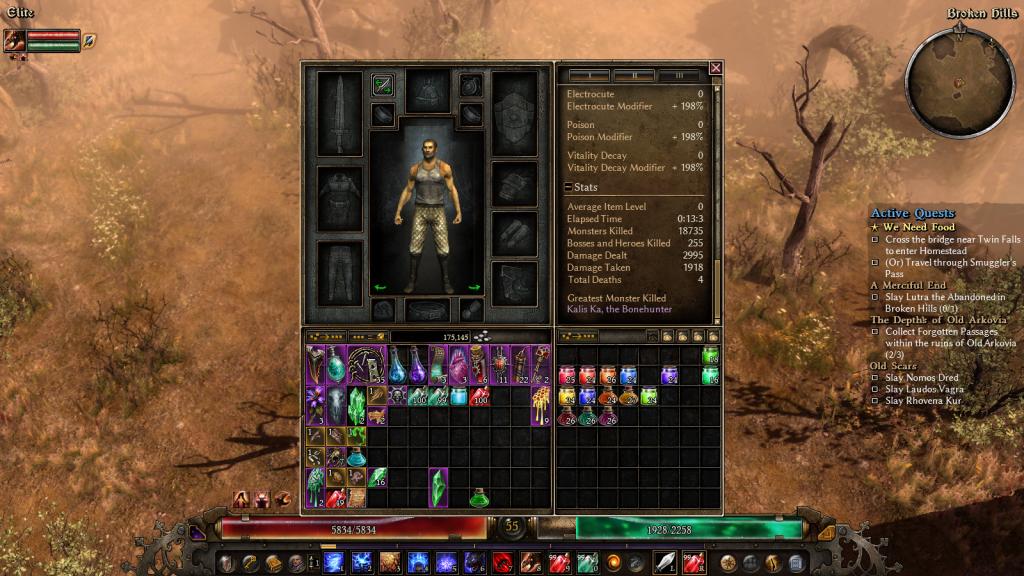Toggle the weapon swap button
Image resolution: width=1024 pixels, height=576 pixels.
(x=382, y=85)
